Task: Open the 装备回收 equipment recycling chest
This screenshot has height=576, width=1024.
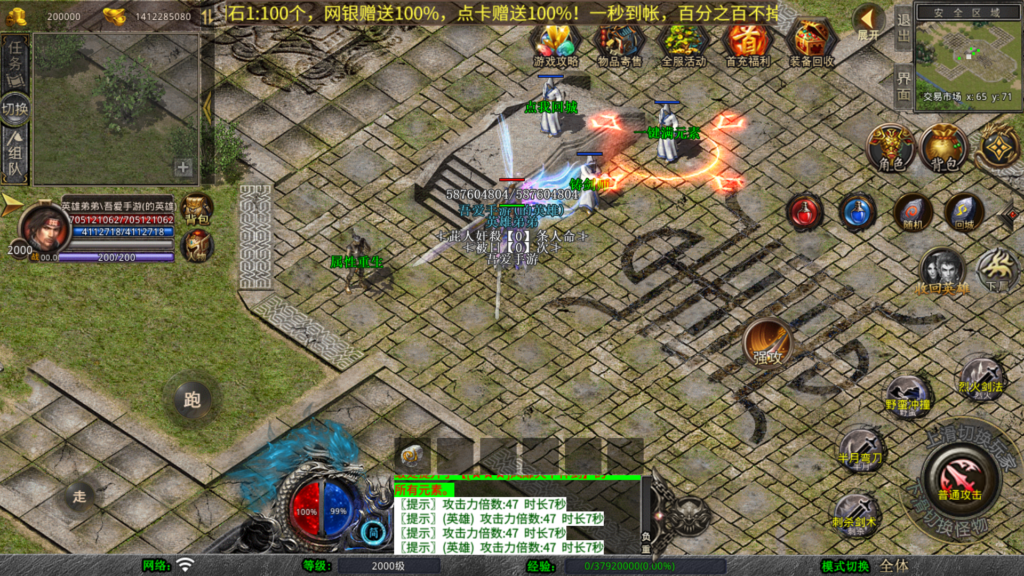Action: [811, 42]
